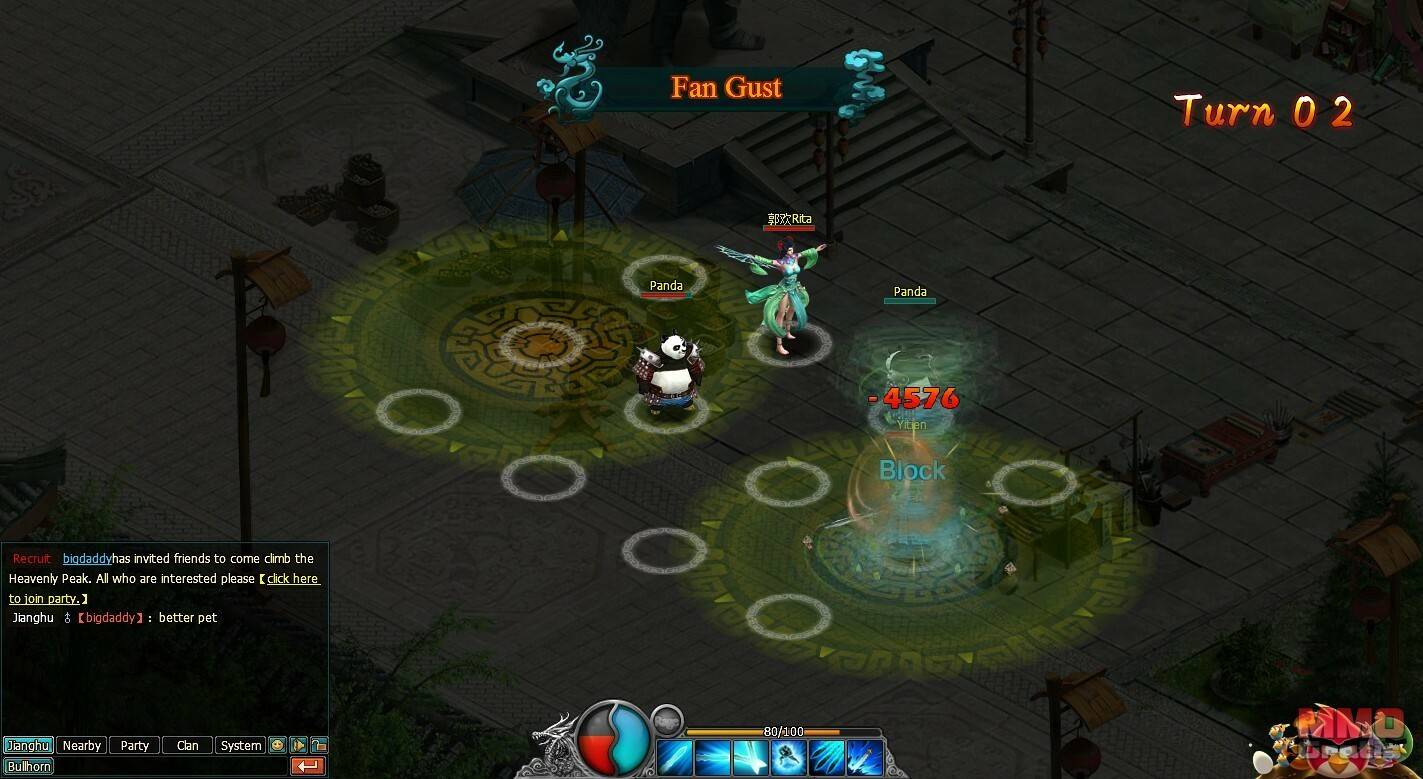Click the chat lock icon
Viewport: 1423px width, 779px height.
(x=319, y=745)
